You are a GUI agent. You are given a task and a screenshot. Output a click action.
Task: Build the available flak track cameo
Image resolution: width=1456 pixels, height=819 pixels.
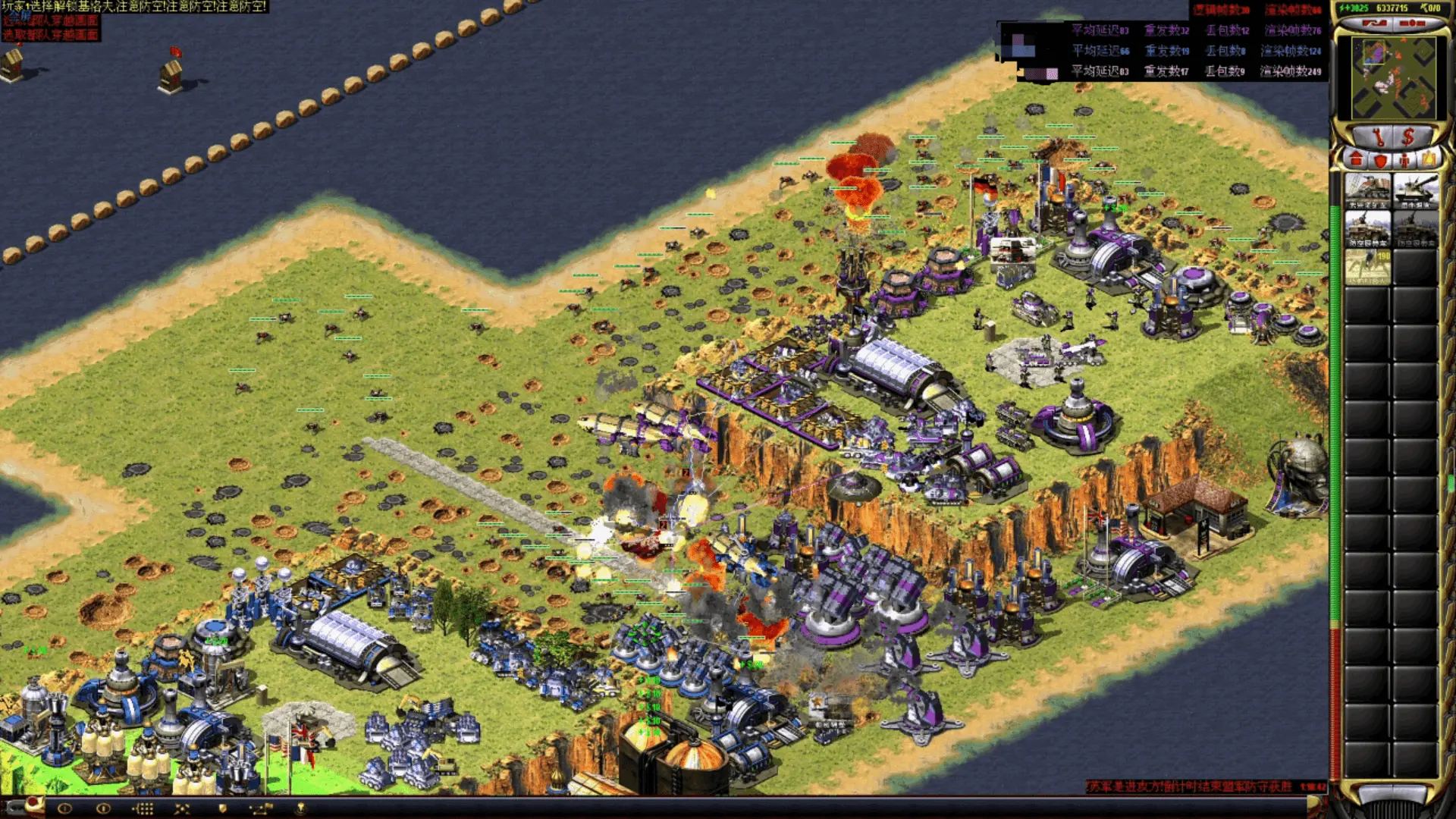click(x=1367, y=228)
